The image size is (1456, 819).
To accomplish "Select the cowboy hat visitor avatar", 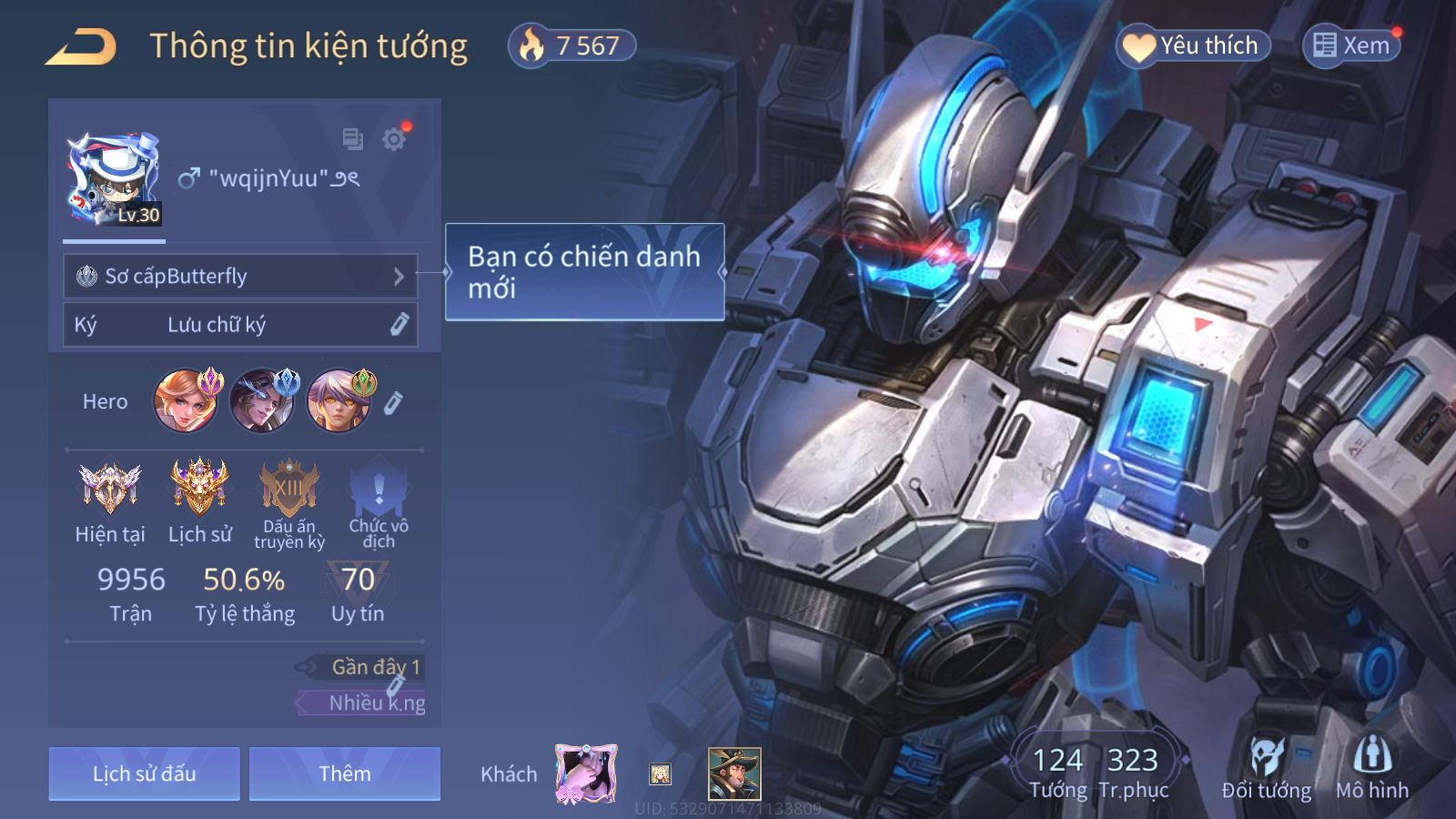I will (734, 773).
